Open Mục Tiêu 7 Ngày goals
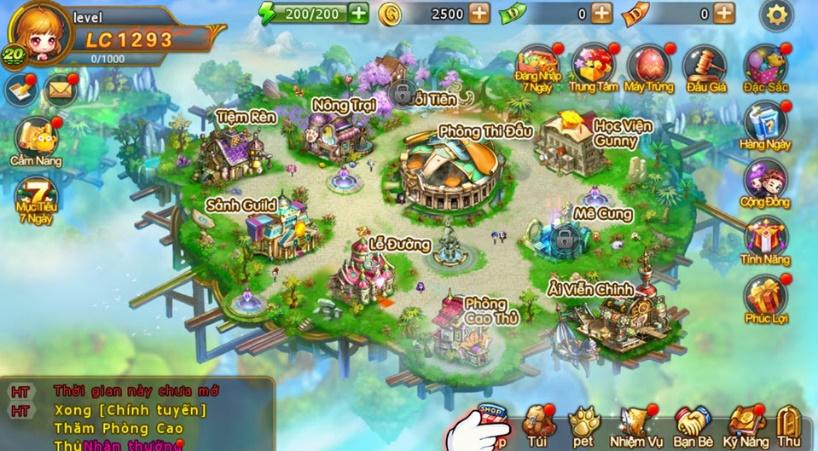 pyautogui.click(x=36, y=197)
